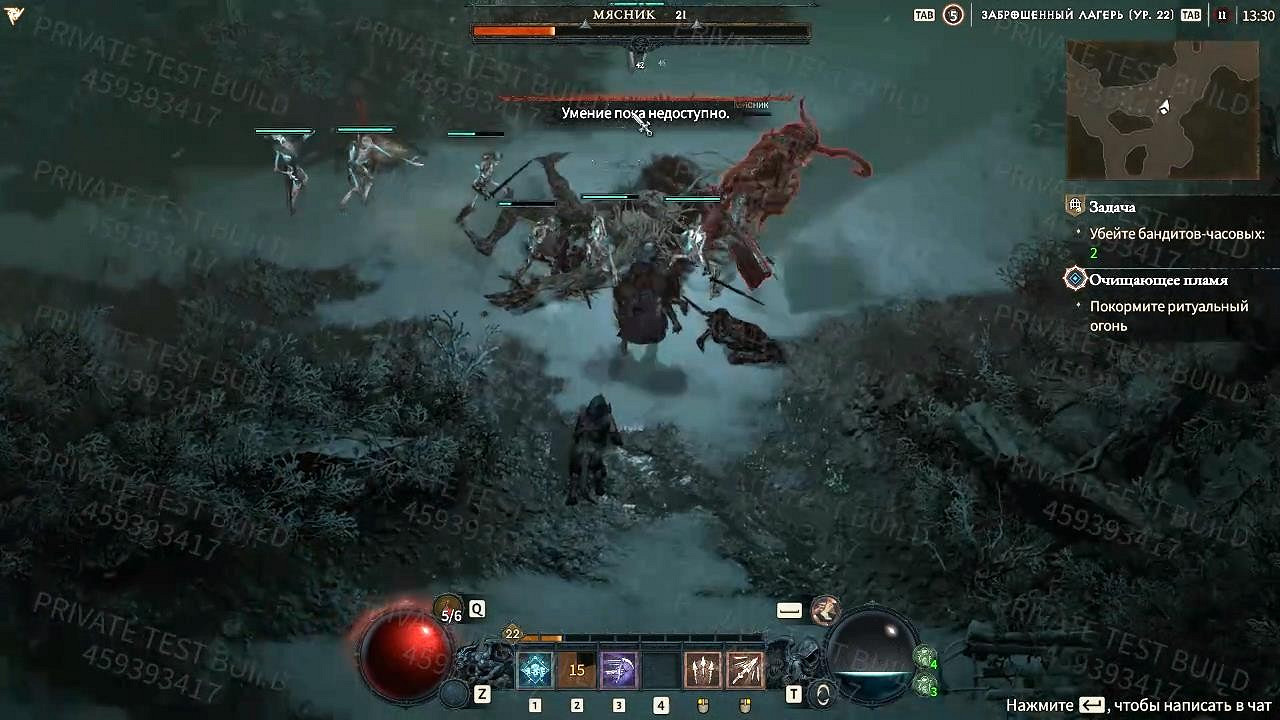Viewport: 1280px width, 720px height.
Task: Click the game emblem in top-left corner
Action: pos(14,15)
